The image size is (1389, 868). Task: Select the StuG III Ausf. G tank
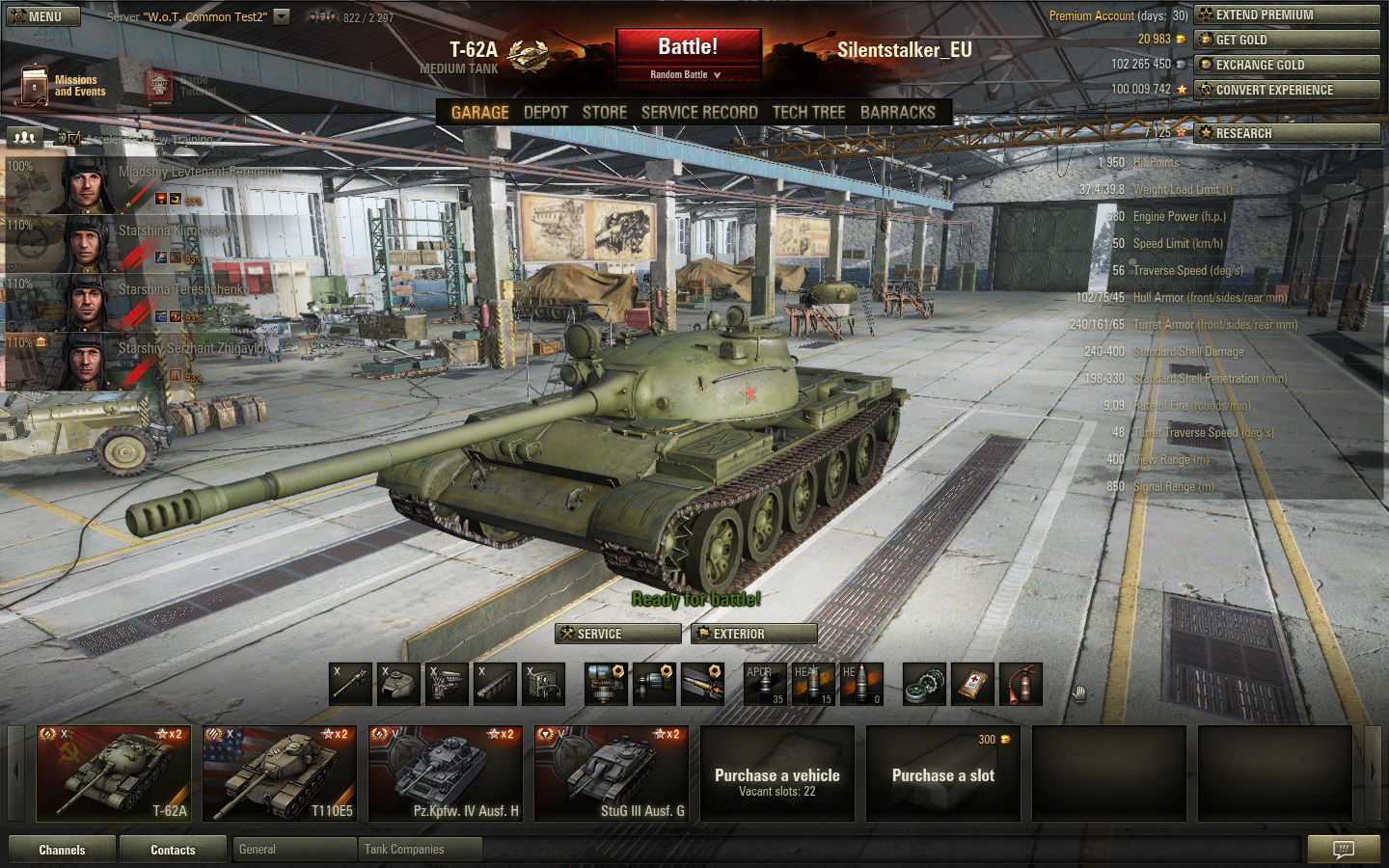pos(612,773)
